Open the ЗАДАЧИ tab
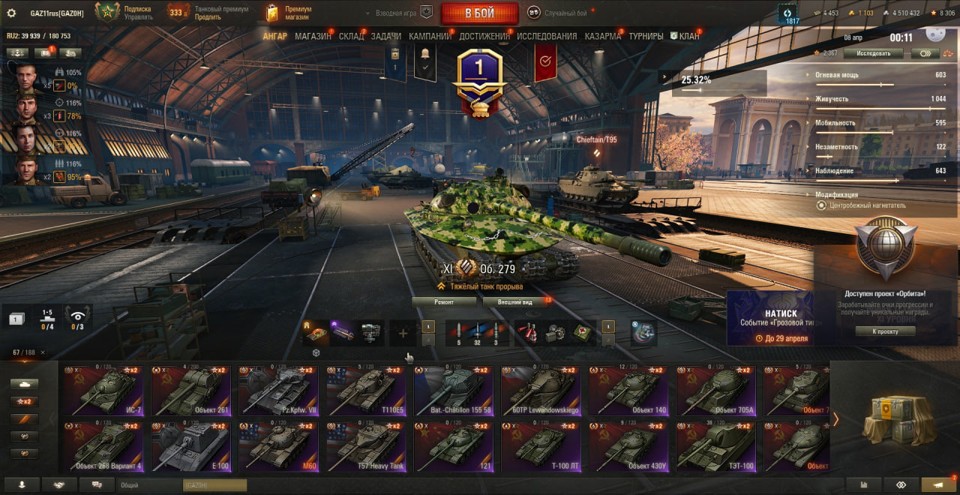960x495 pixels. coord(386,36)
